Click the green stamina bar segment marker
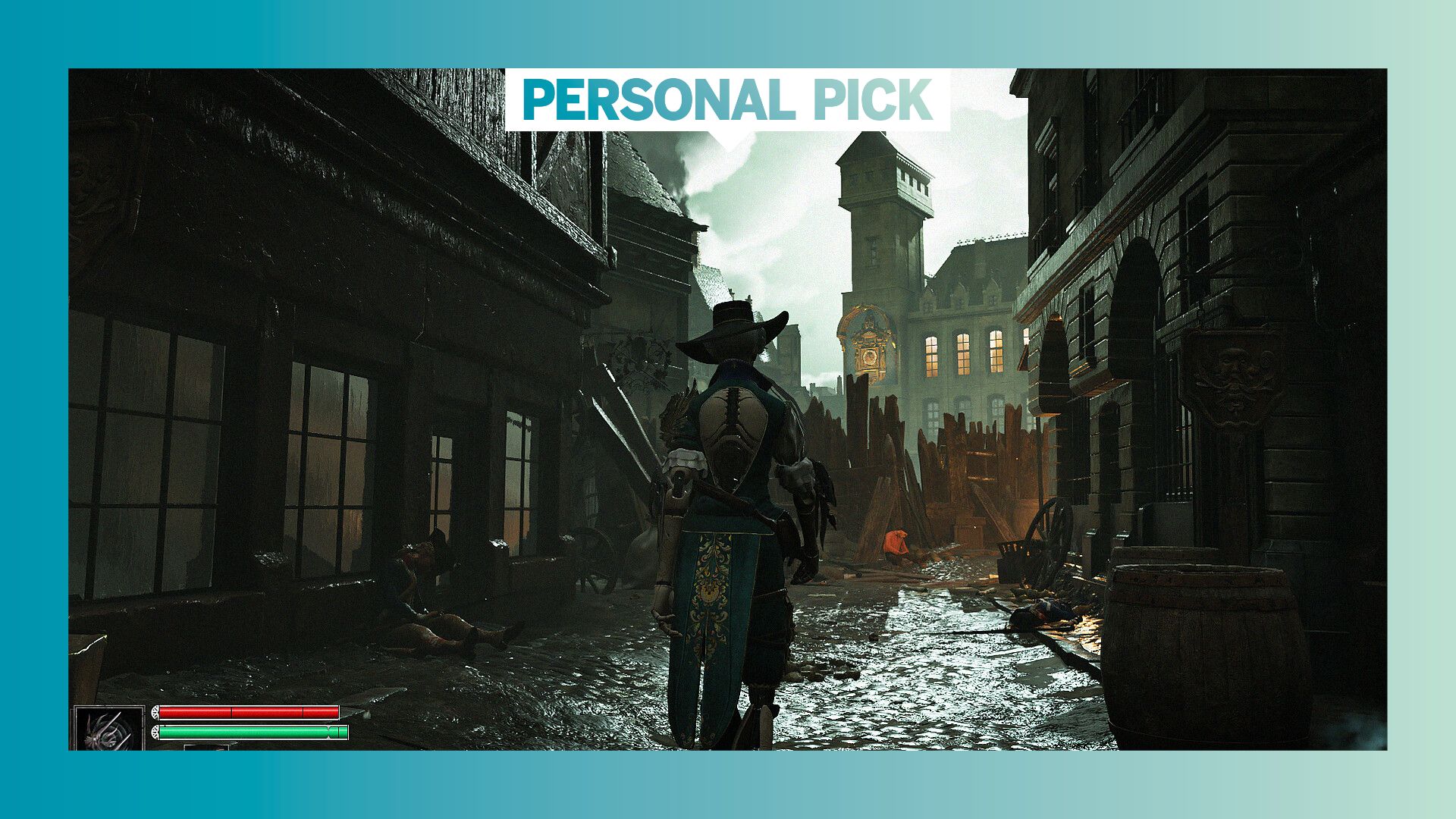1456x819 pixels. [328, 732]
